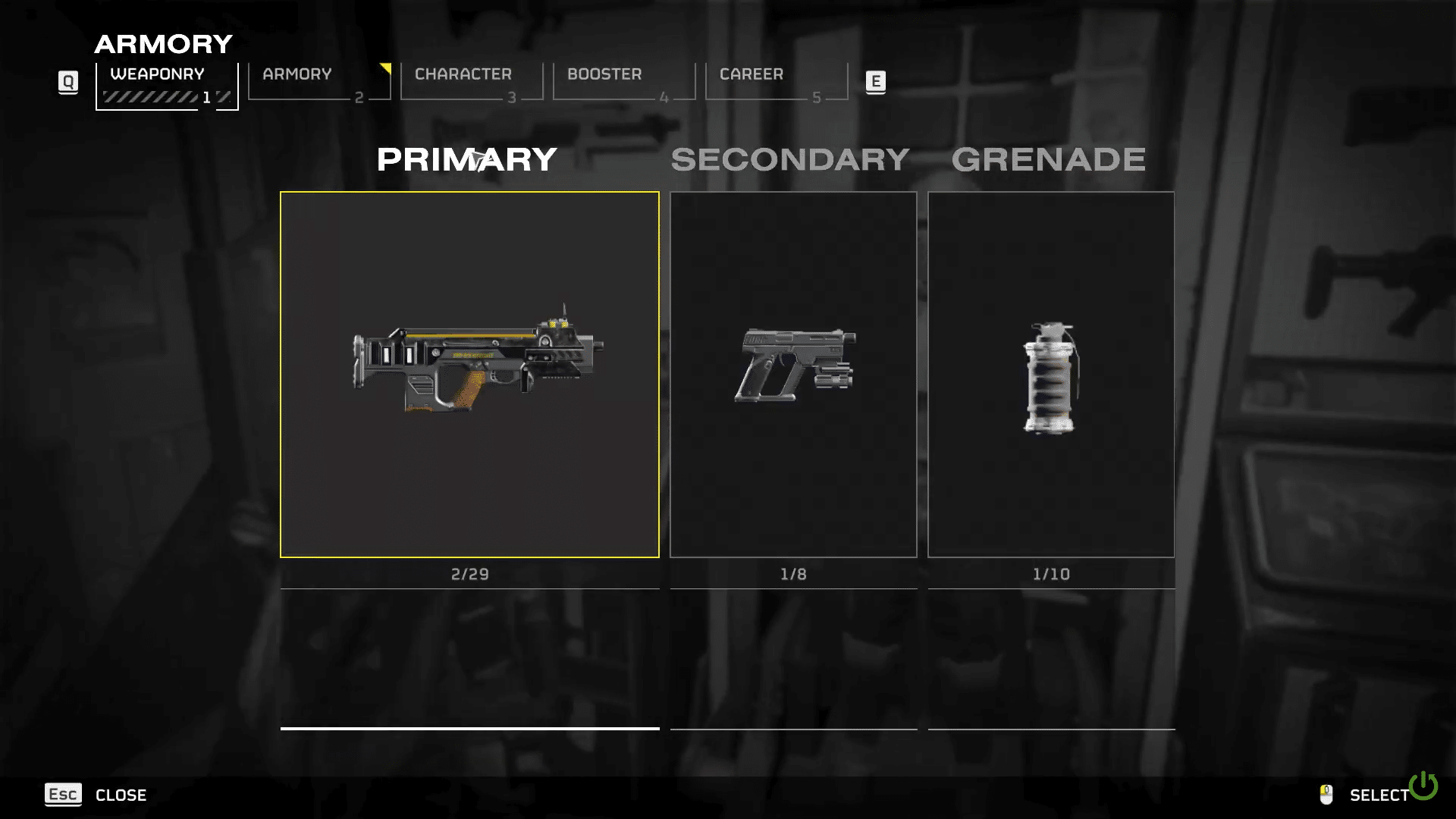Click the Q key navigation icon
The width and height of the screenshot is (1456, 819).
click(x=68, y=82)
